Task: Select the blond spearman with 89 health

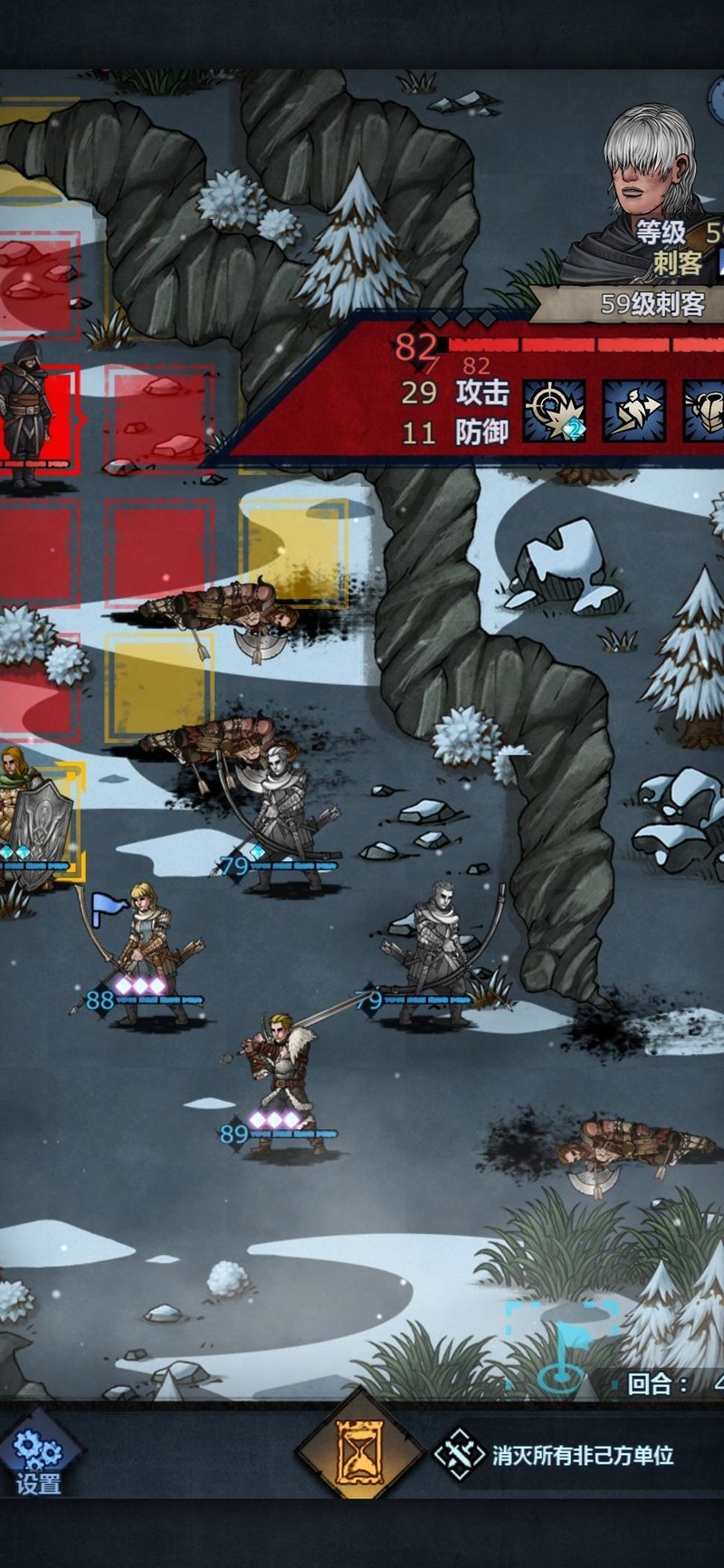Action: tap(281, 1086)
